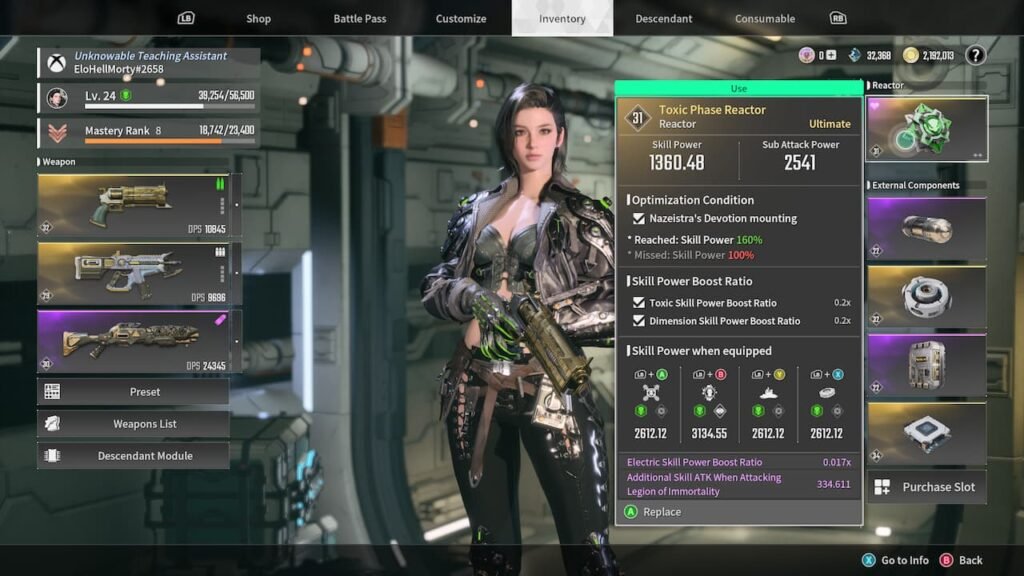Select the revolver weapon slot with DPS 10845

pyautogui.click(x=133, y=204)
